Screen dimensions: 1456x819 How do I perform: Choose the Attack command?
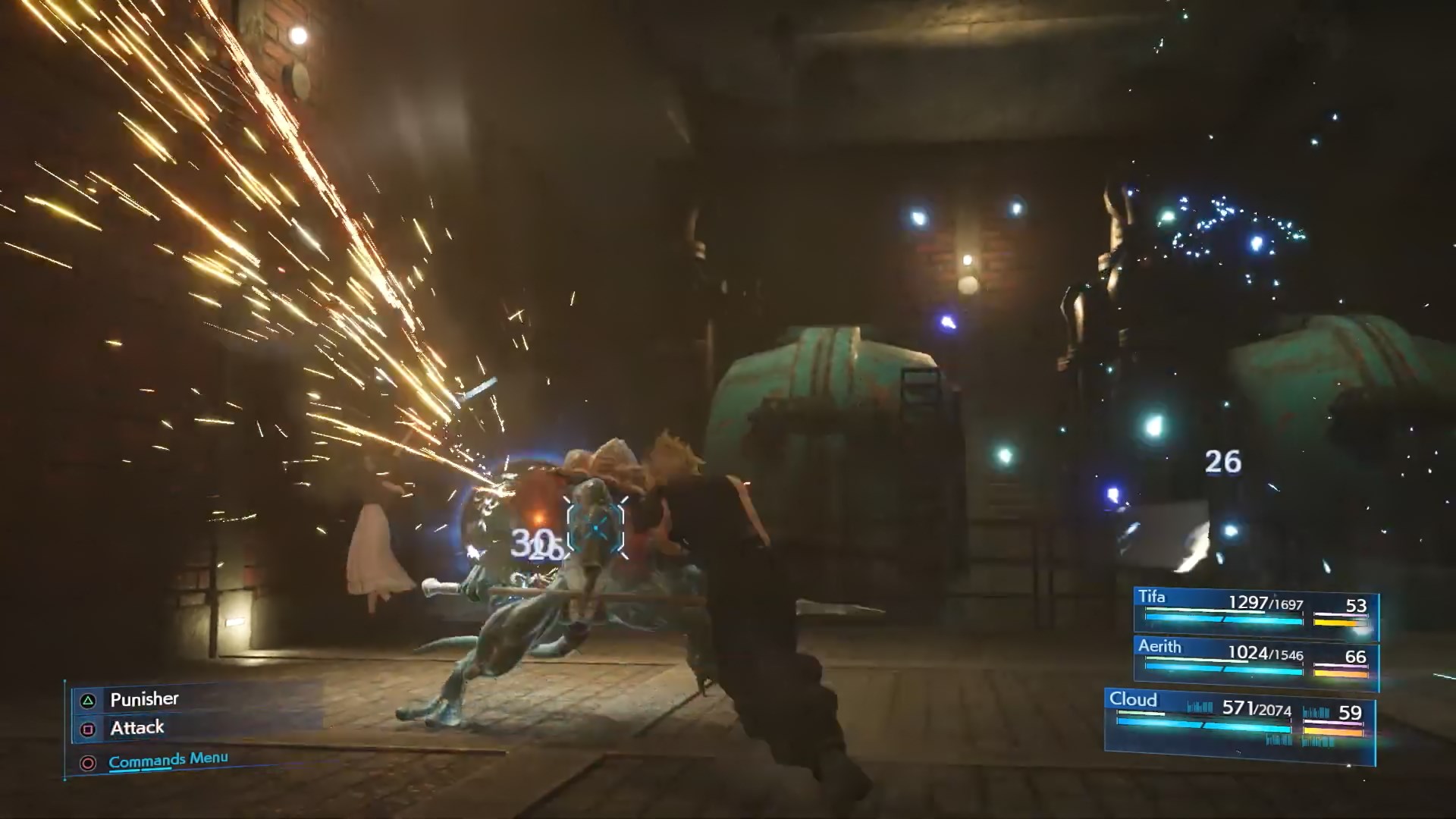pos(137,729)
